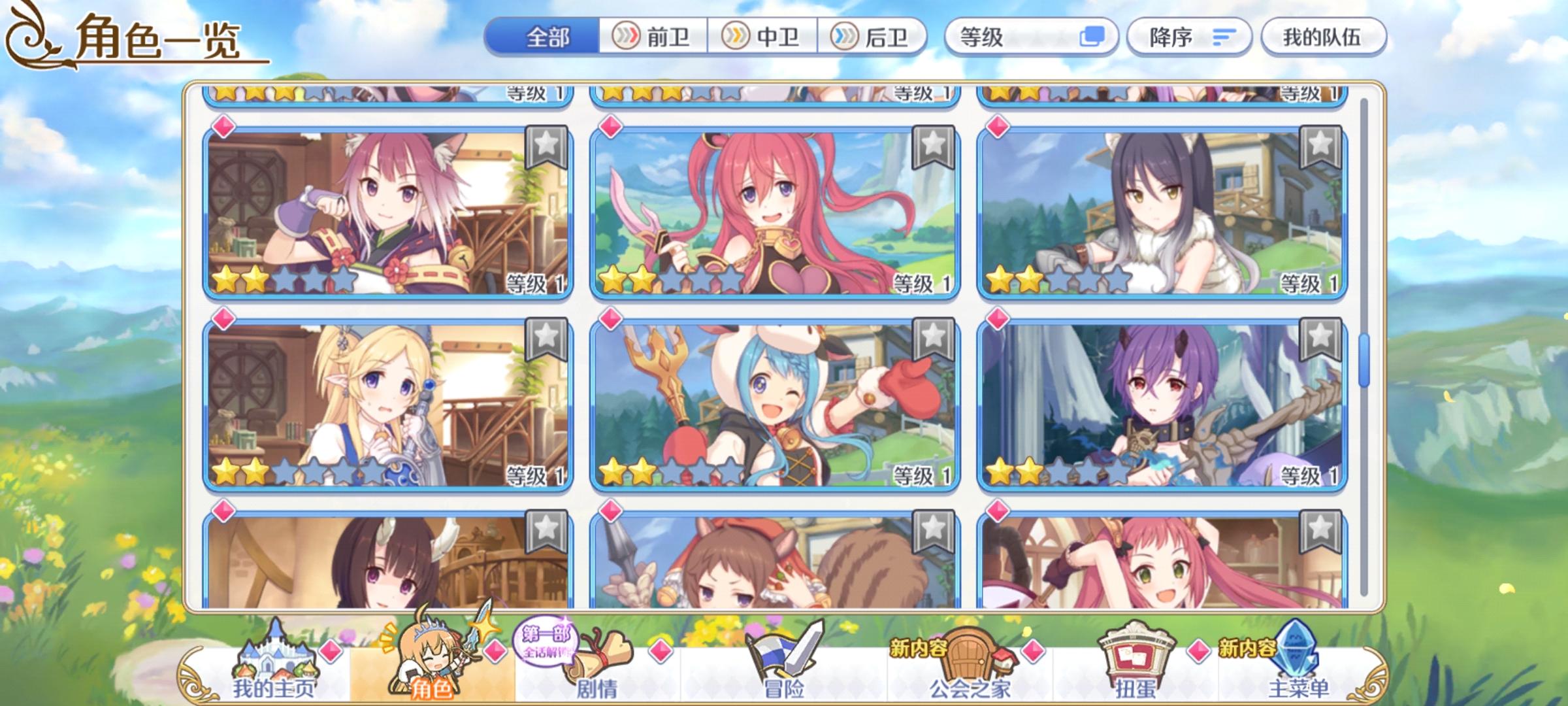Open 我的队伍 my teams
This screenshot has width=1568, height=706.
1326,39
